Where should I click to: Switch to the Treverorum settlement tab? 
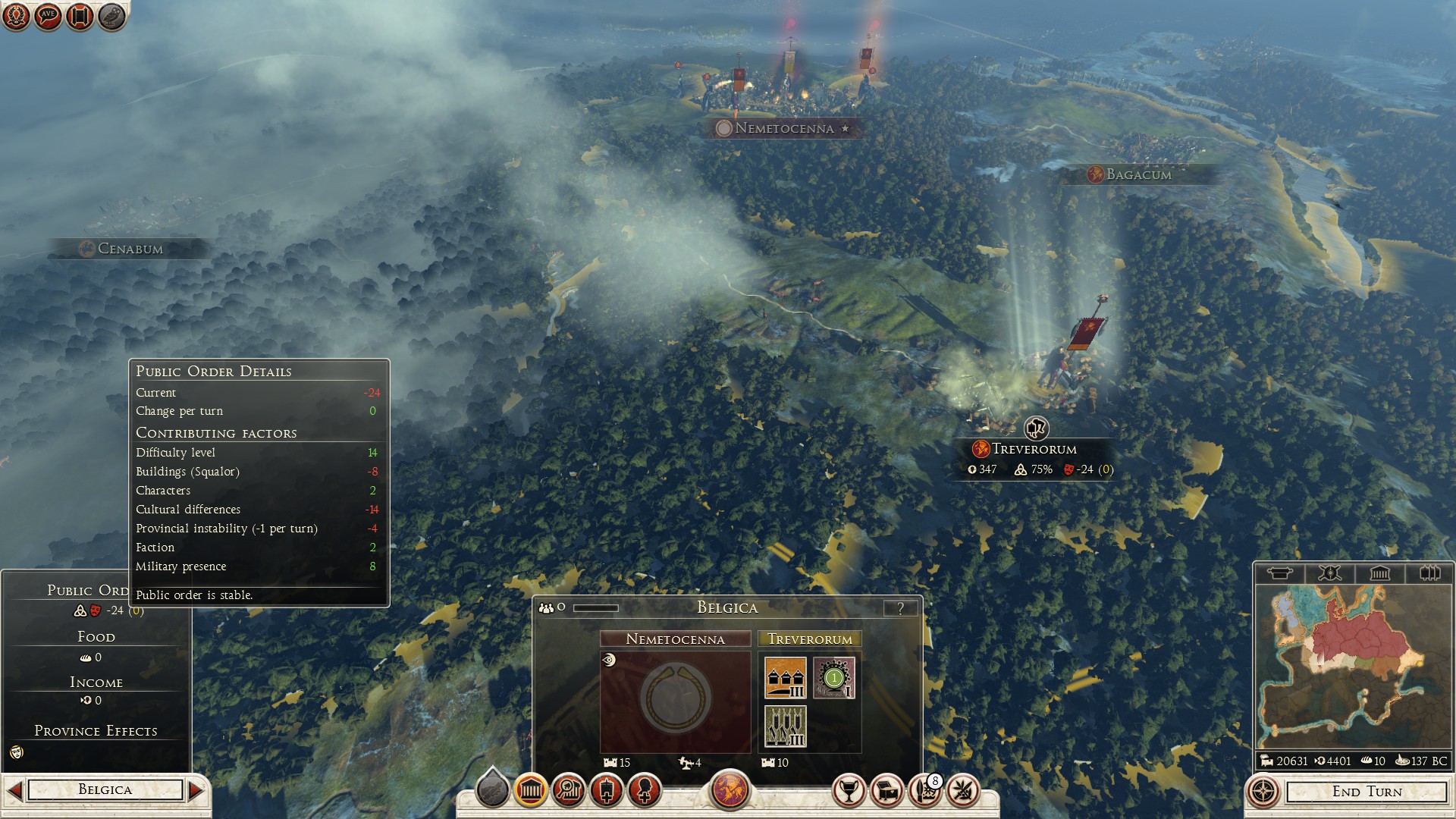808,639
